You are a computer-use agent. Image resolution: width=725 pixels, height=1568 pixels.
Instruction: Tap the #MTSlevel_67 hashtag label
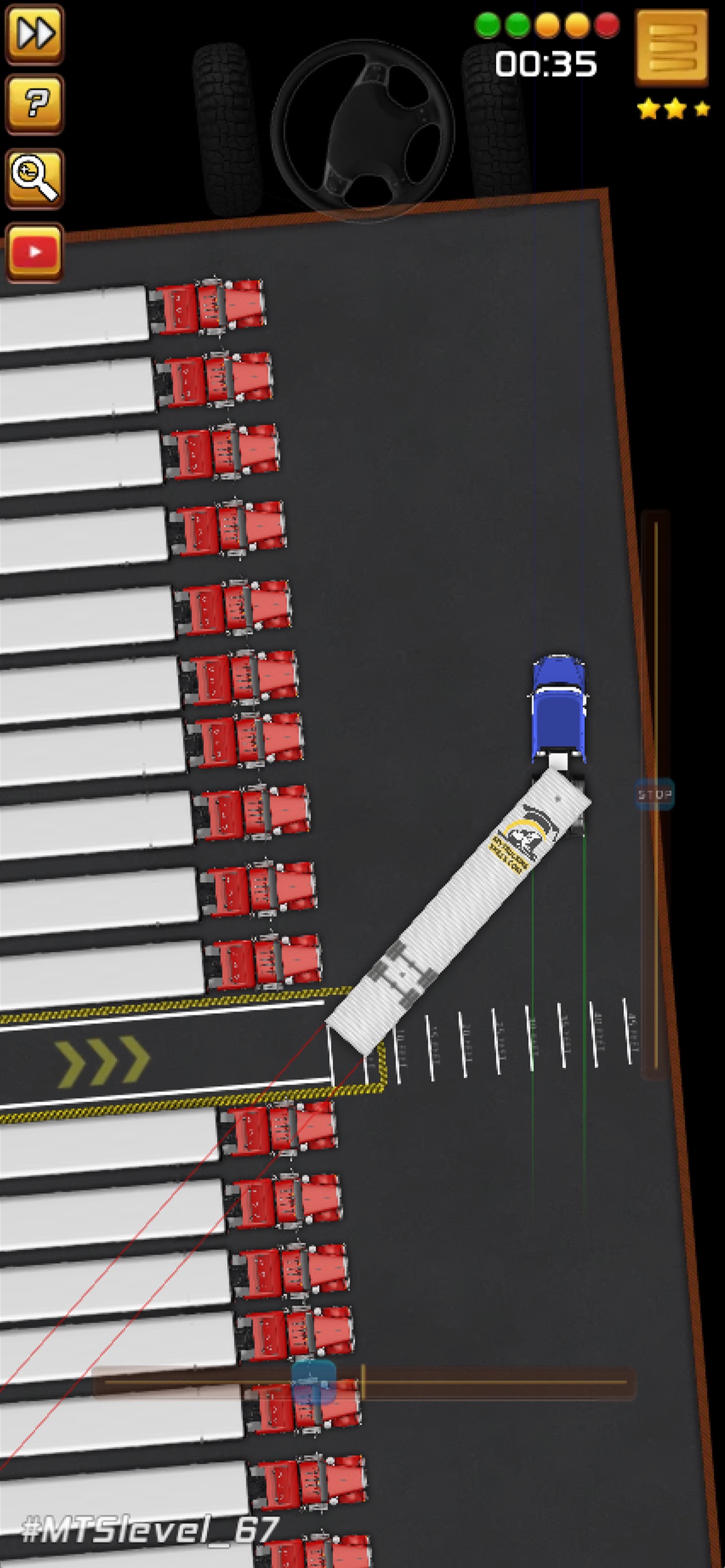tap(149, 1526)
